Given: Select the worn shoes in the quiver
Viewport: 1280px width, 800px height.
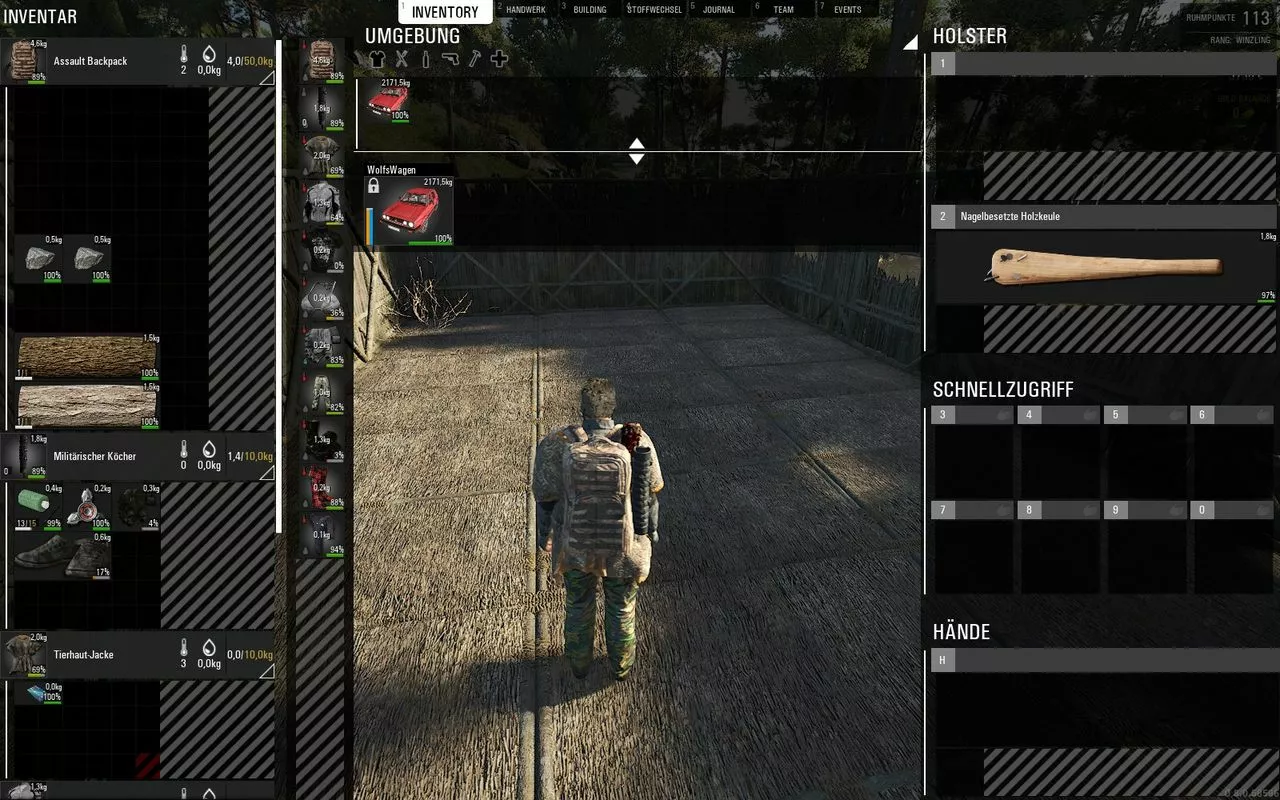Looking at the screenshot, I should click(x=62, y=555).
